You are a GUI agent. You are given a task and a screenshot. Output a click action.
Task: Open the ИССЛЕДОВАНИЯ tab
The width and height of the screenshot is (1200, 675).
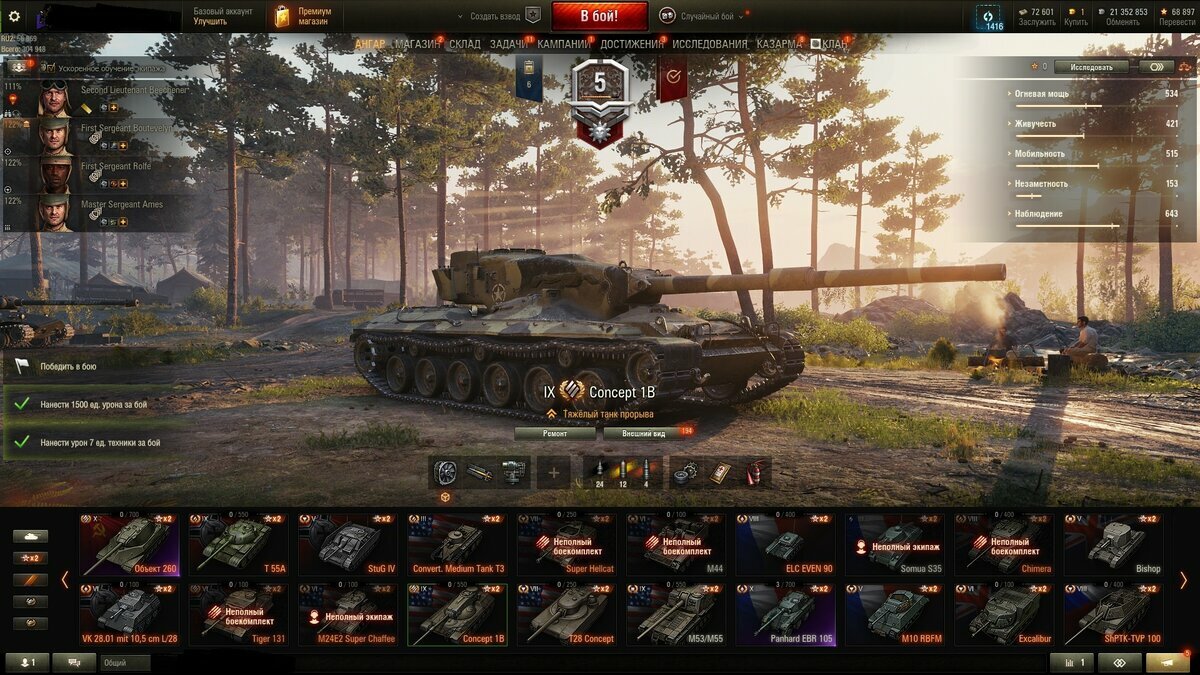[709, 44]
